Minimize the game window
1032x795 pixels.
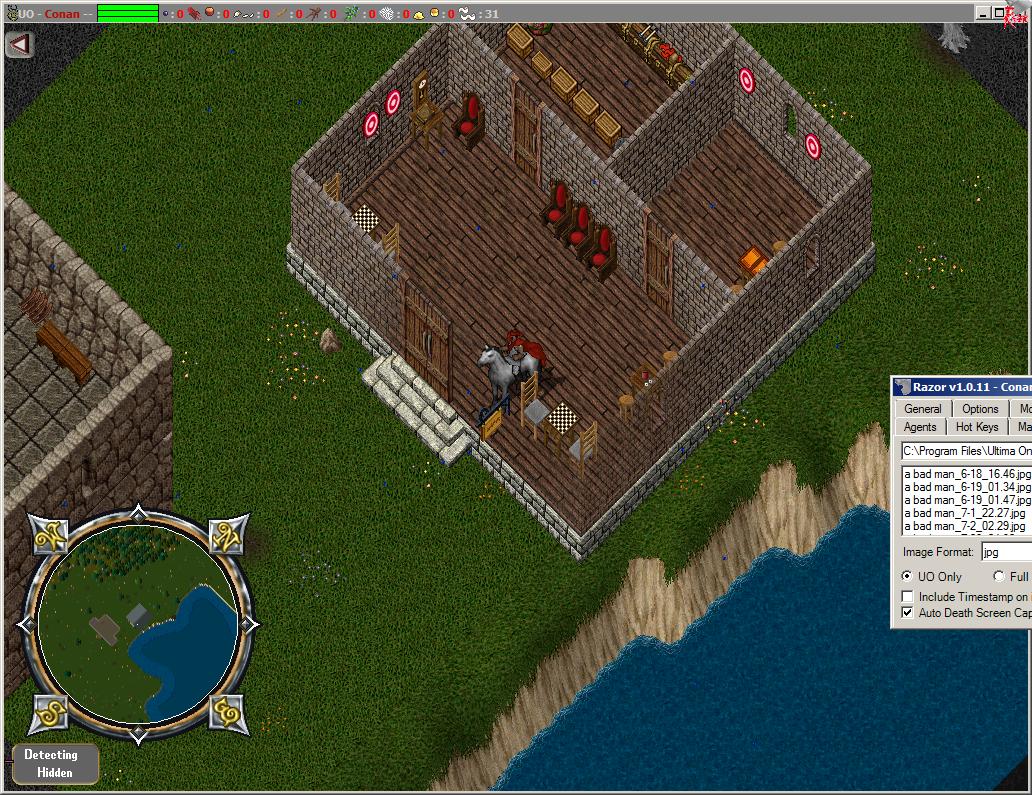984,14
